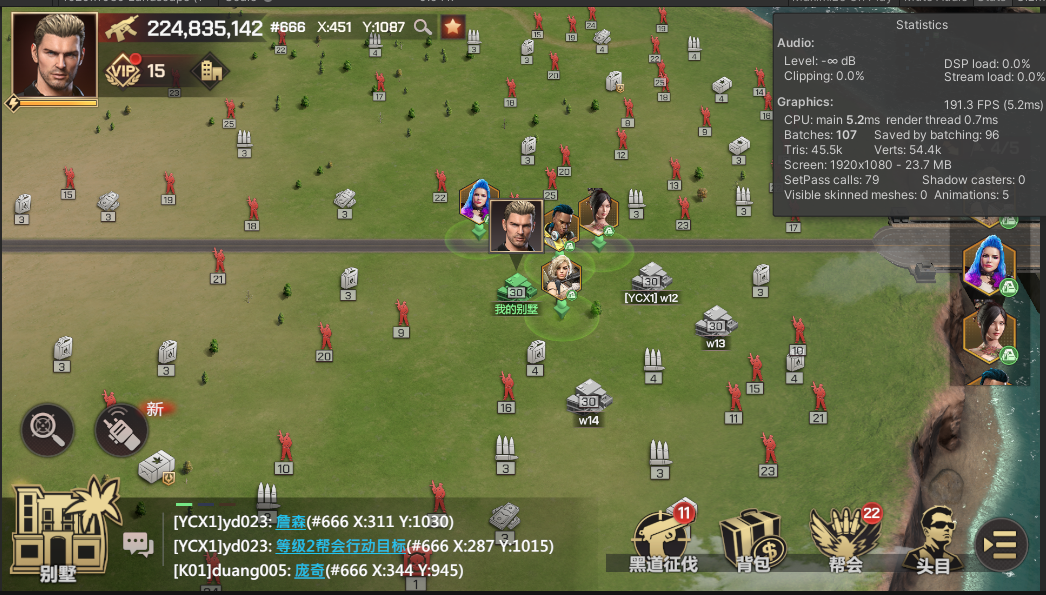Click the orange star bookmark button

tap(453, 27)
